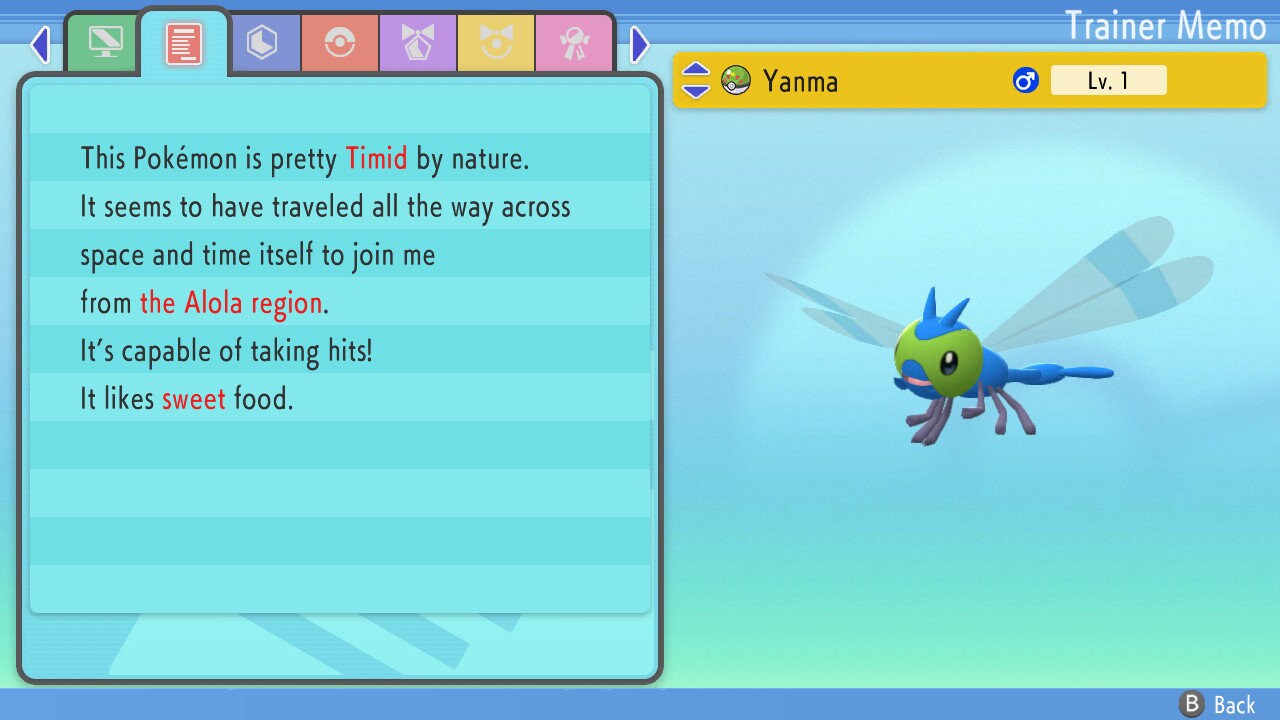This screenshot has width=1280, height=720.
Task: Open the purple bow contest tab
Action: click(418, 42)
